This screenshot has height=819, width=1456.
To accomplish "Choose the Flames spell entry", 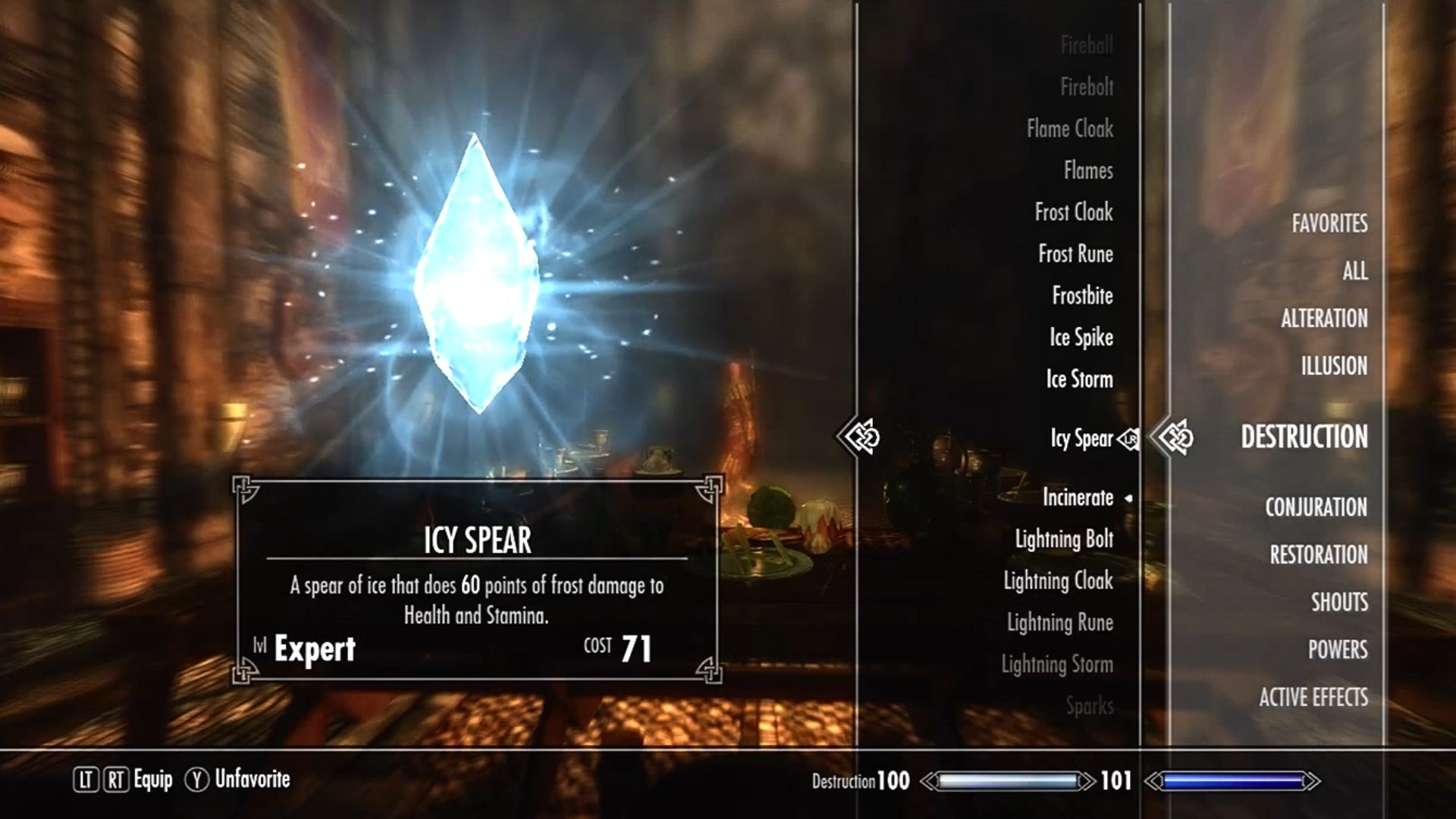I will tap(1087, 171).
